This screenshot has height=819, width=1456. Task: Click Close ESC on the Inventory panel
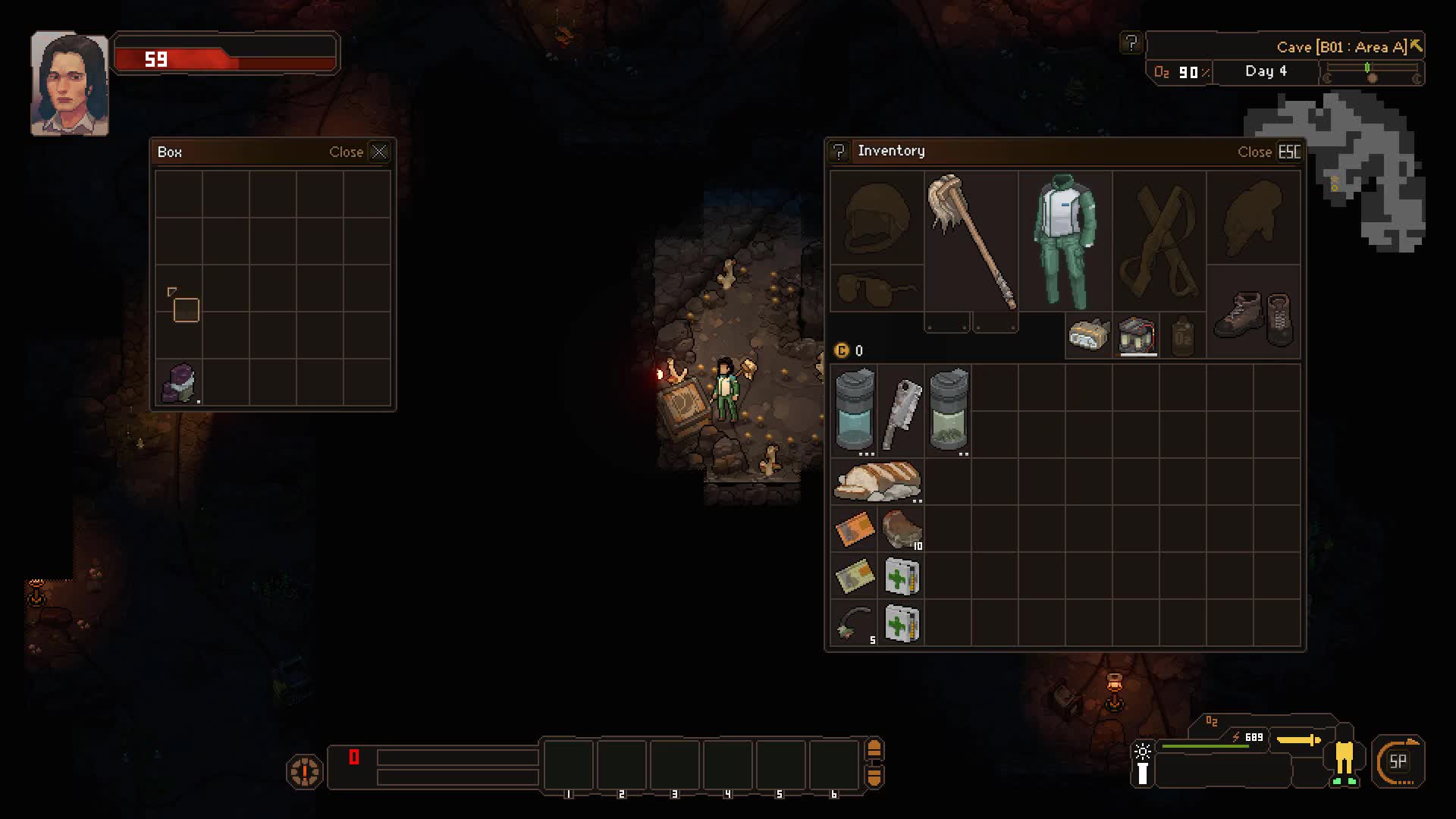1269,152
